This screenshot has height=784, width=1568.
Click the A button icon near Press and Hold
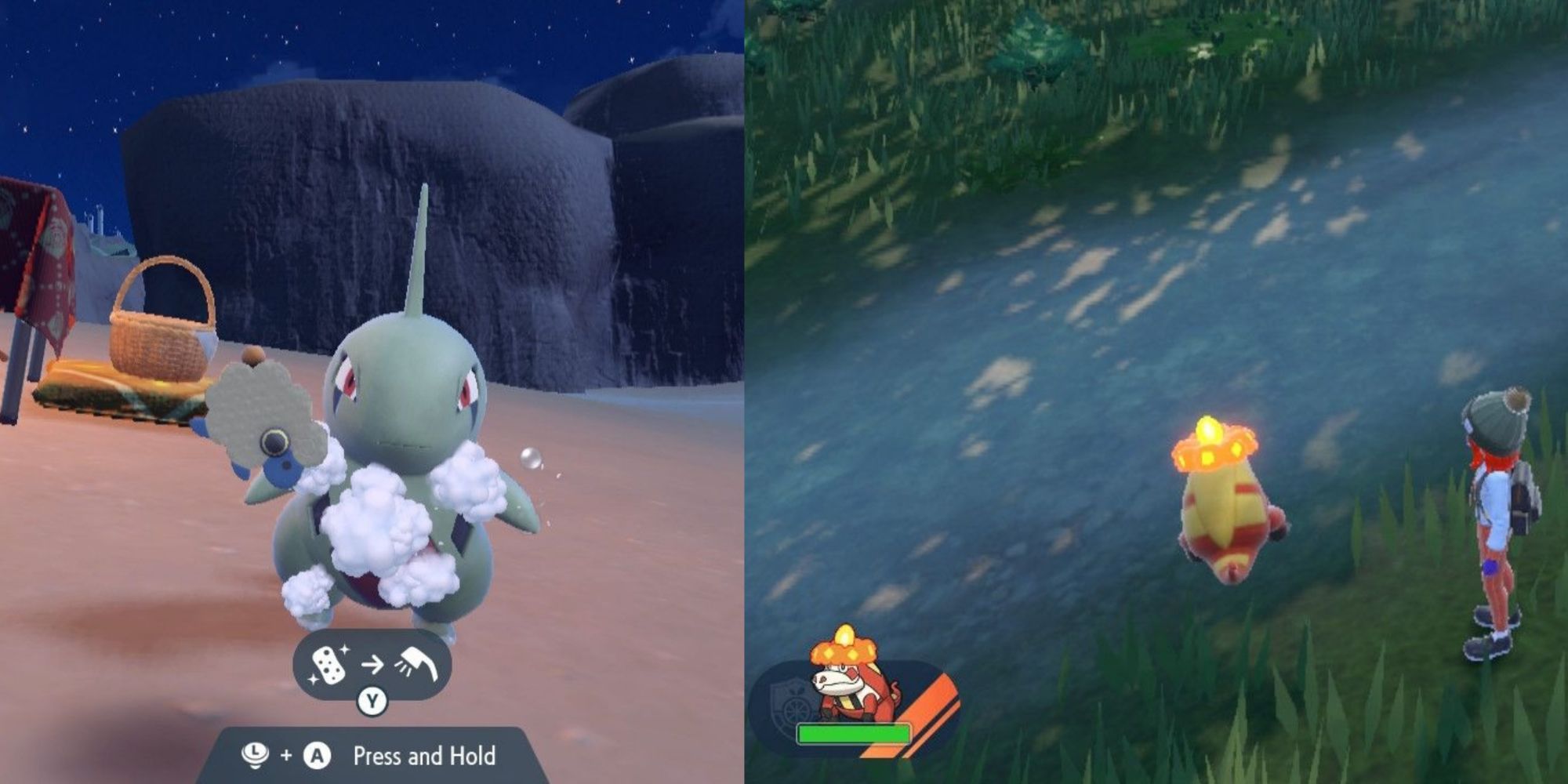[x=317, y=755]
